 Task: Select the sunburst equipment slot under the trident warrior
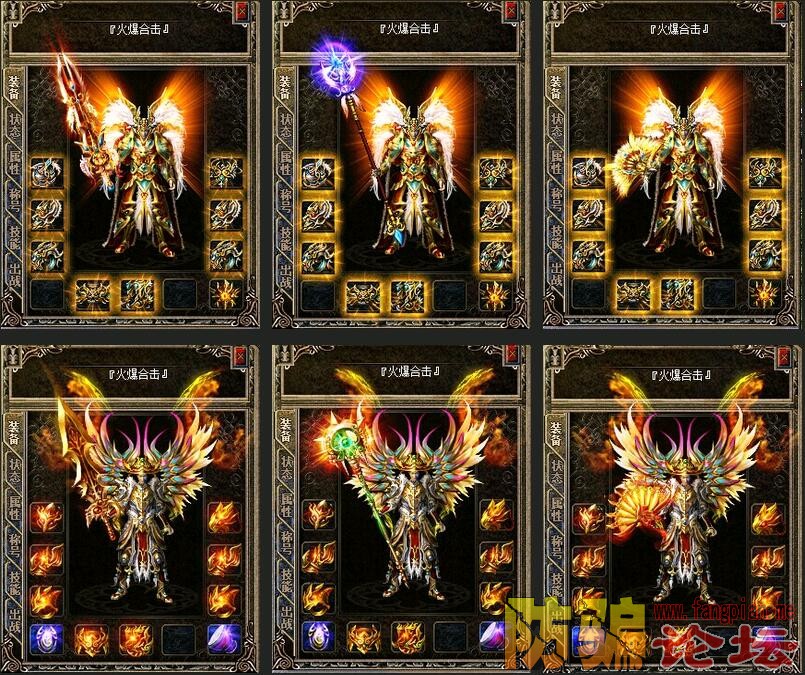[225, 293]
